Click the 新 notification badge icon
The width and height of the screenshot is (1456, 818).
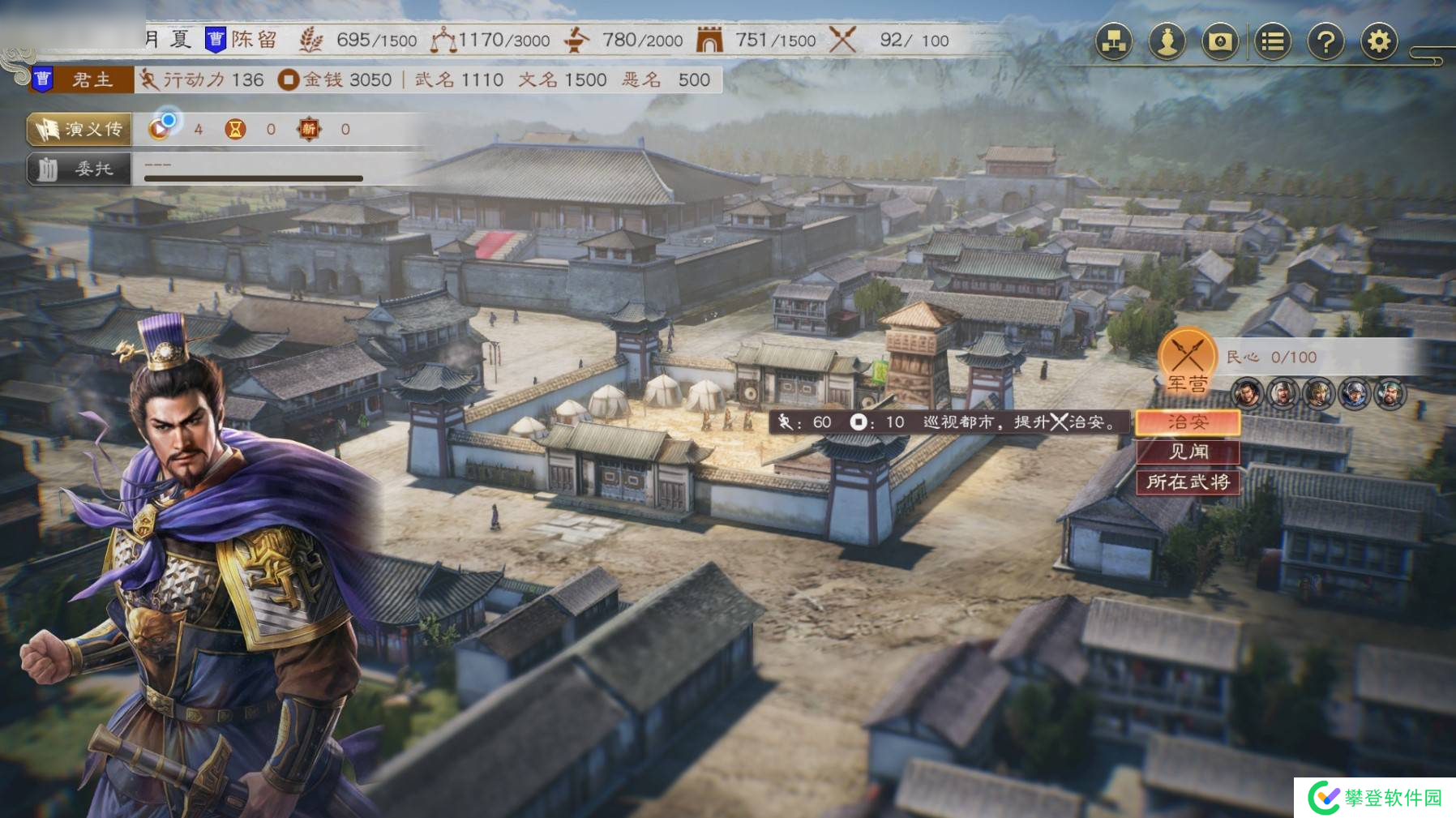[310, 128]
